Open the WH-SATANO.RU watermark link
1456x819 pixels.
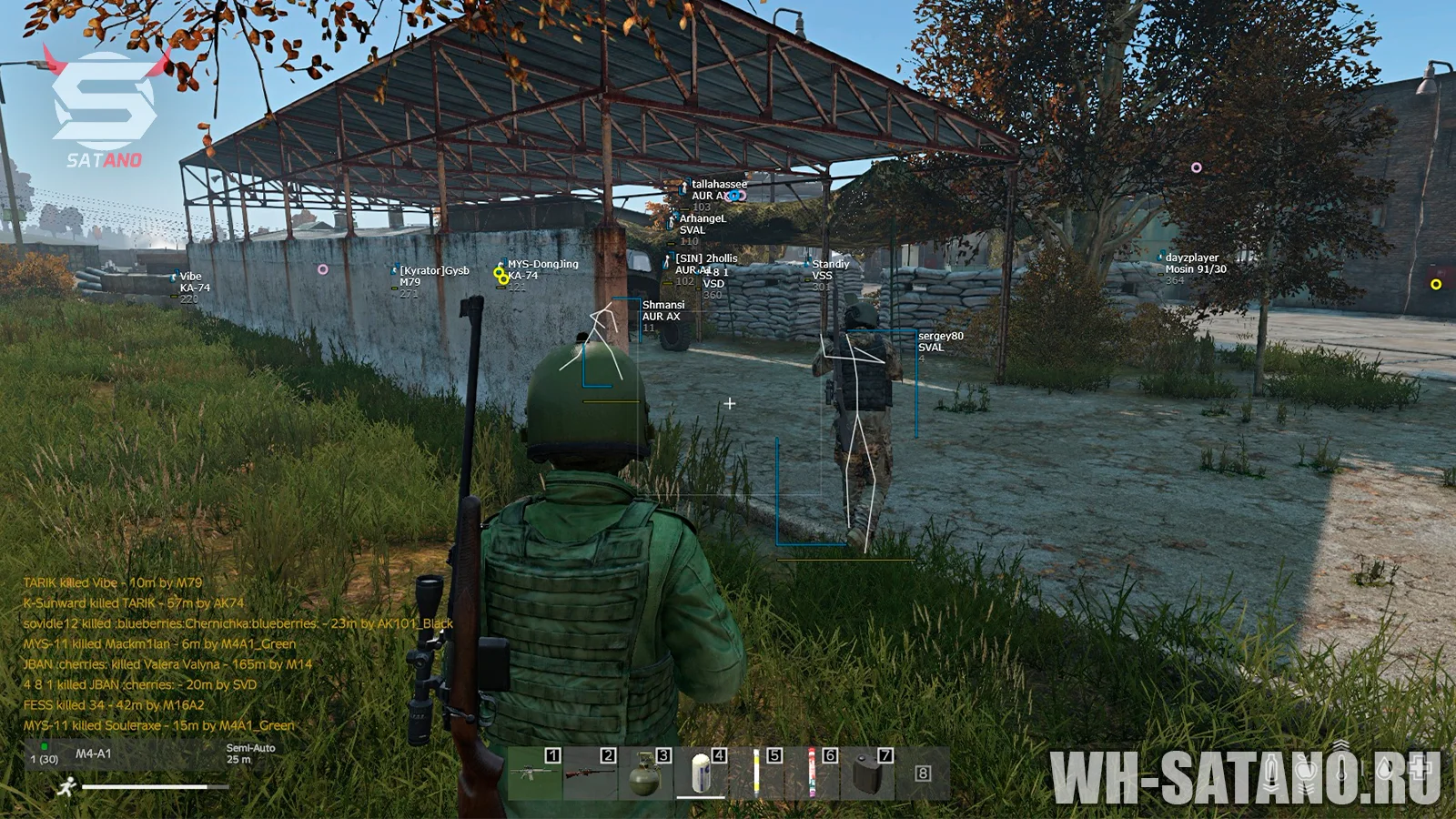point(1245,776)
